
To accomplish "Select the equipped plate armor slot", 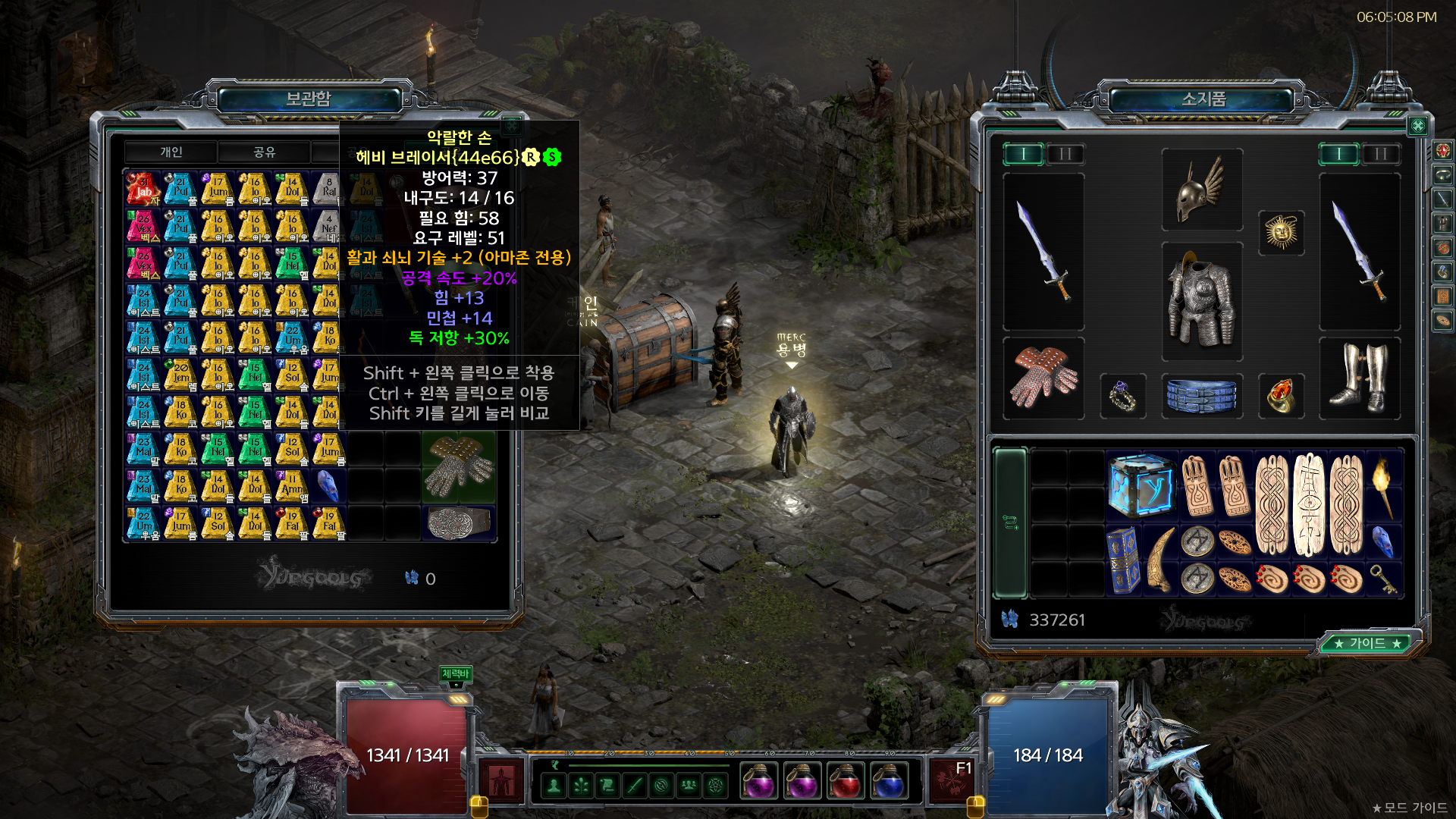I will [1202, 301].
